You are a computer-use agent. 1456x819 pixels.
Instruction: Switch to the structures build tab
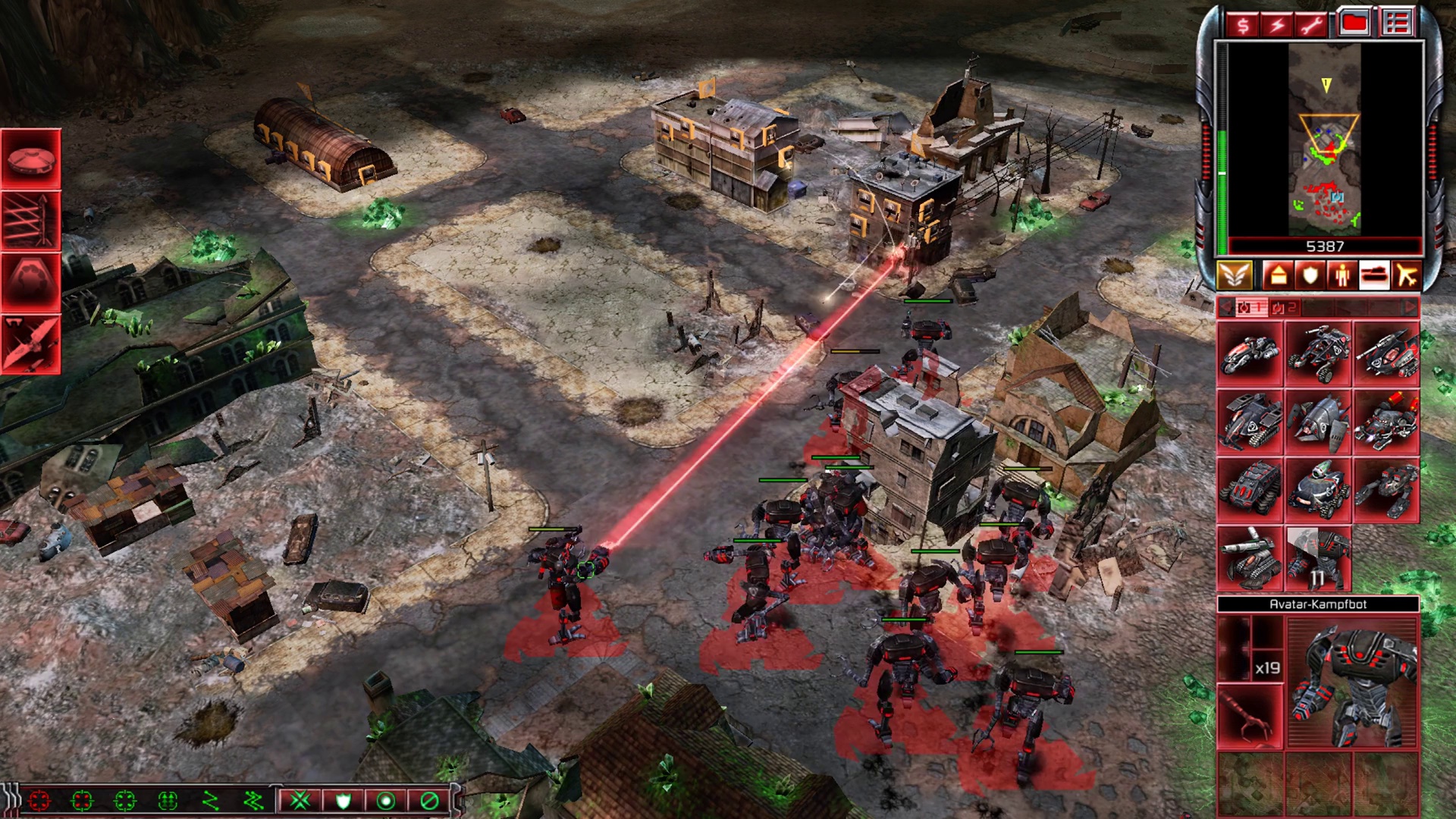(1278, 275)
